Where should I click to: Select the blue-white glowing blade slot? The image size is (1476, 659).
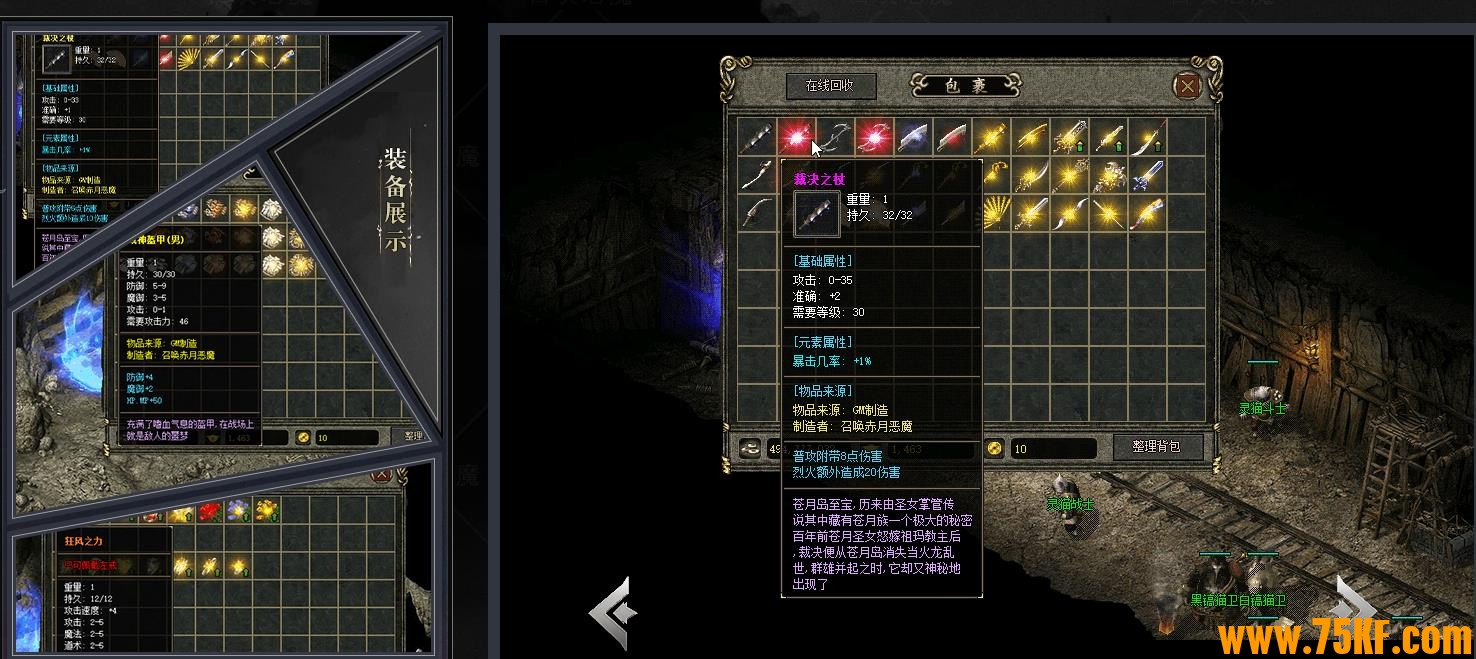pos(913,137)
